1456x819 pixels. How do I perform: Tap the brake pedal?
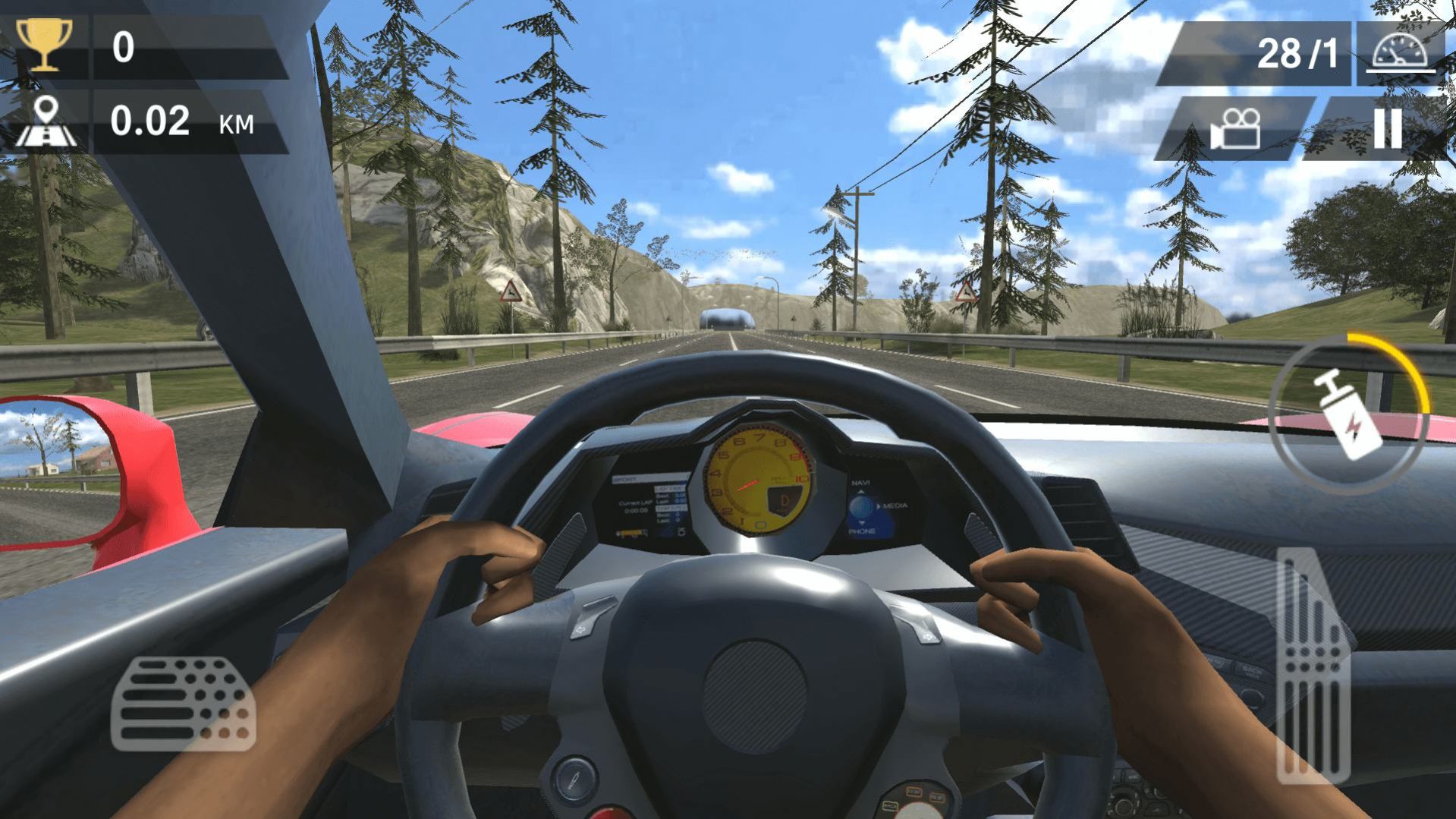pos(183,704)
